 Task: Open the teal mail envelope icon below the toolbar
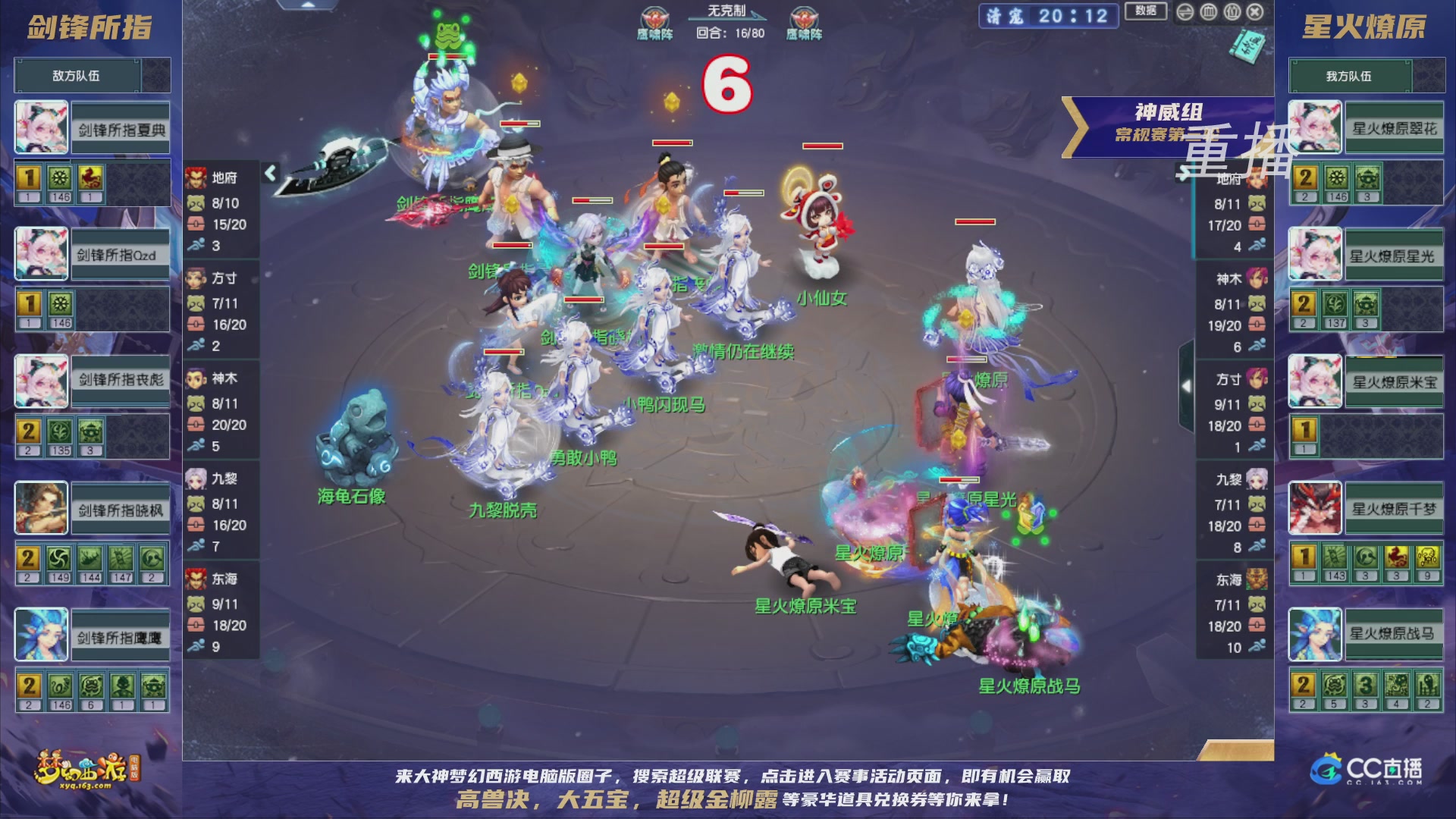click(1247, 47)
